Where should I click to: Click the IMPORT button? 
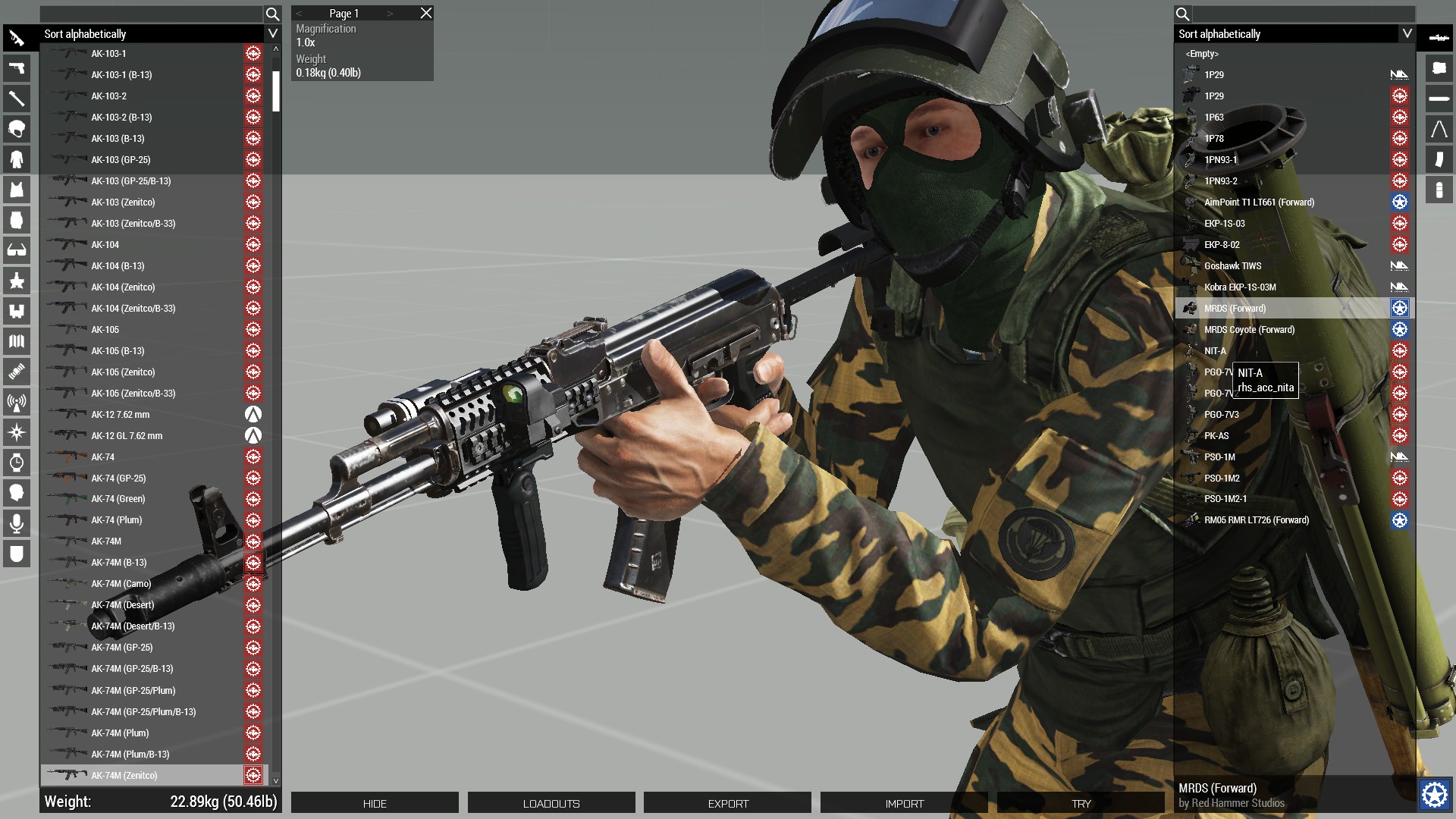tap(904, 803)
